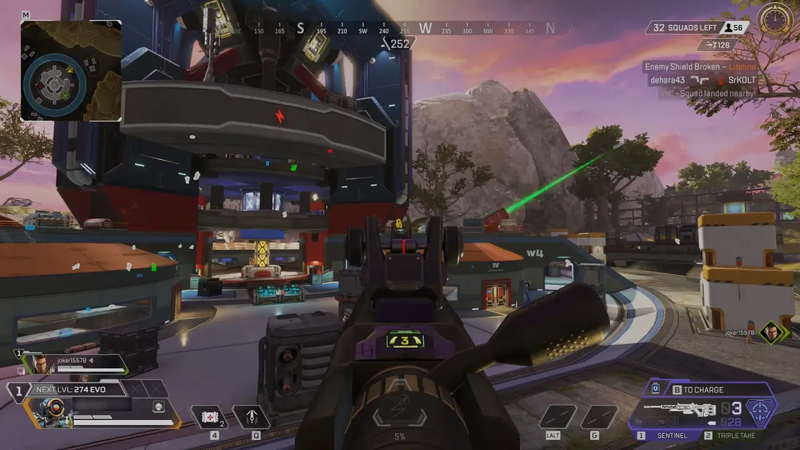Activate the crosshair ultimate ability icon
This screenshot has height=450, width=800.
tap(760, 410)
